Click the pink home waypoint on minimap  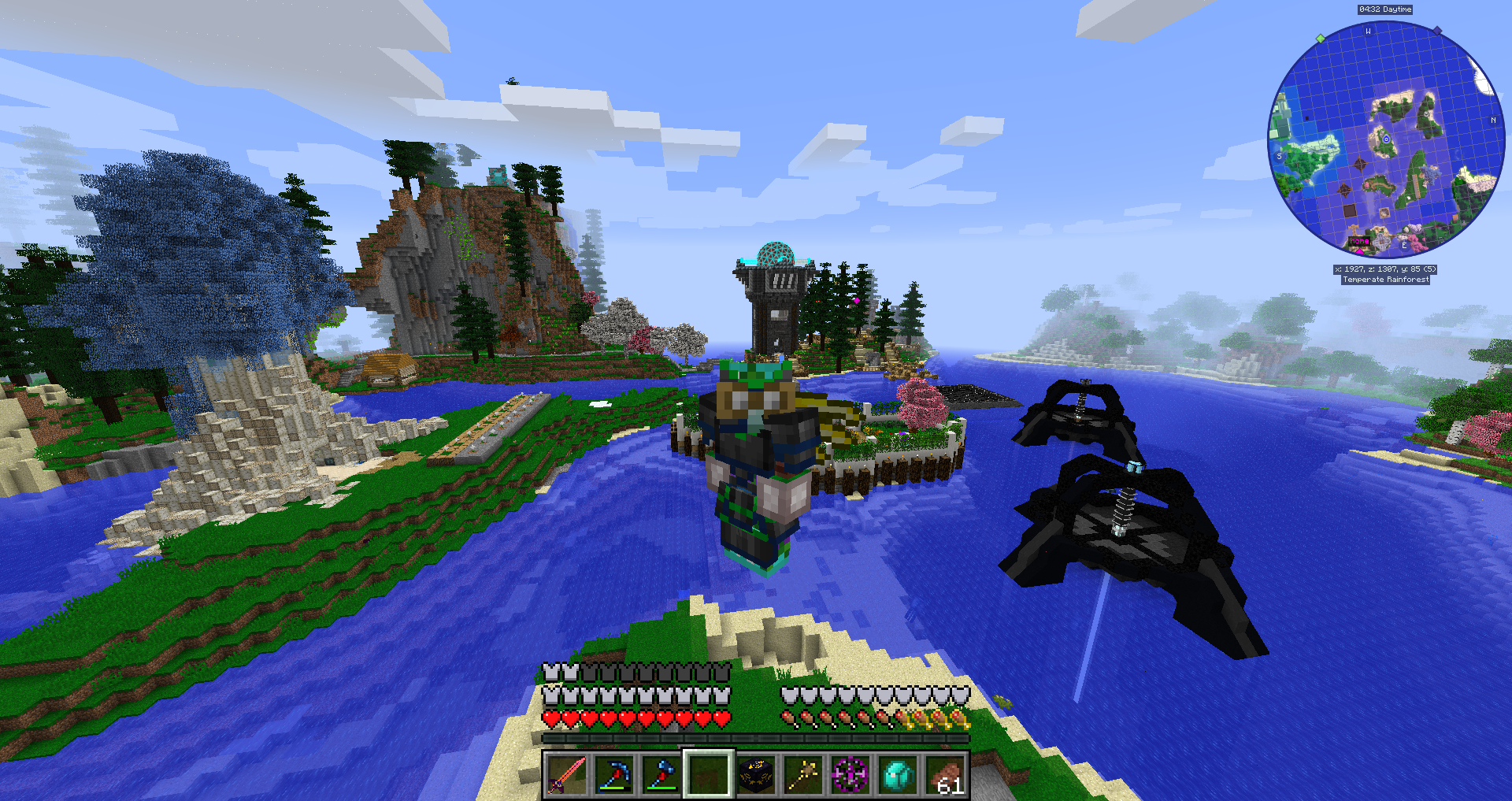[1359, 241]
